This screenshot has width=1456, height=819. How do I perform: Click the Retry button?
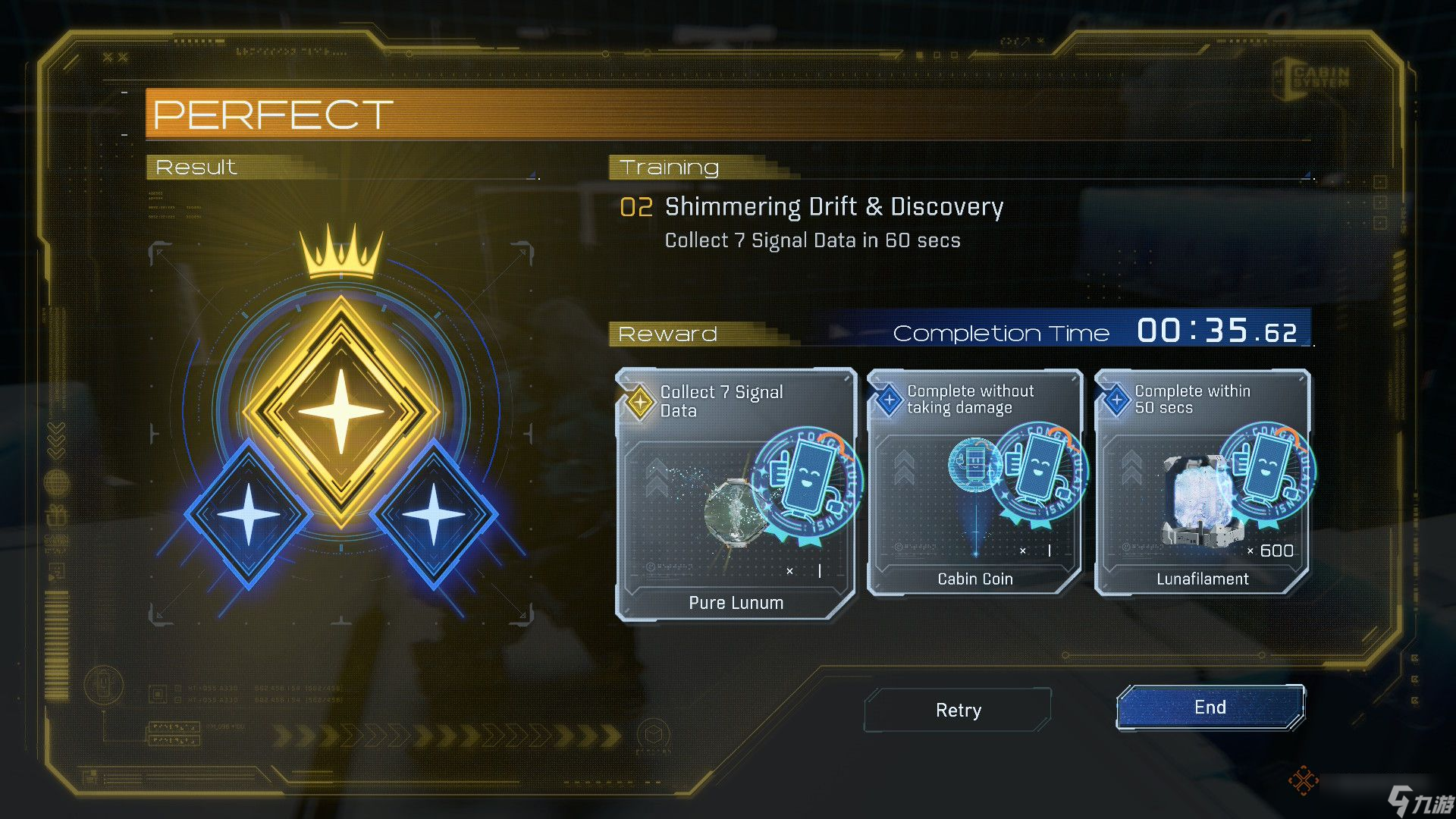[958, 710]
